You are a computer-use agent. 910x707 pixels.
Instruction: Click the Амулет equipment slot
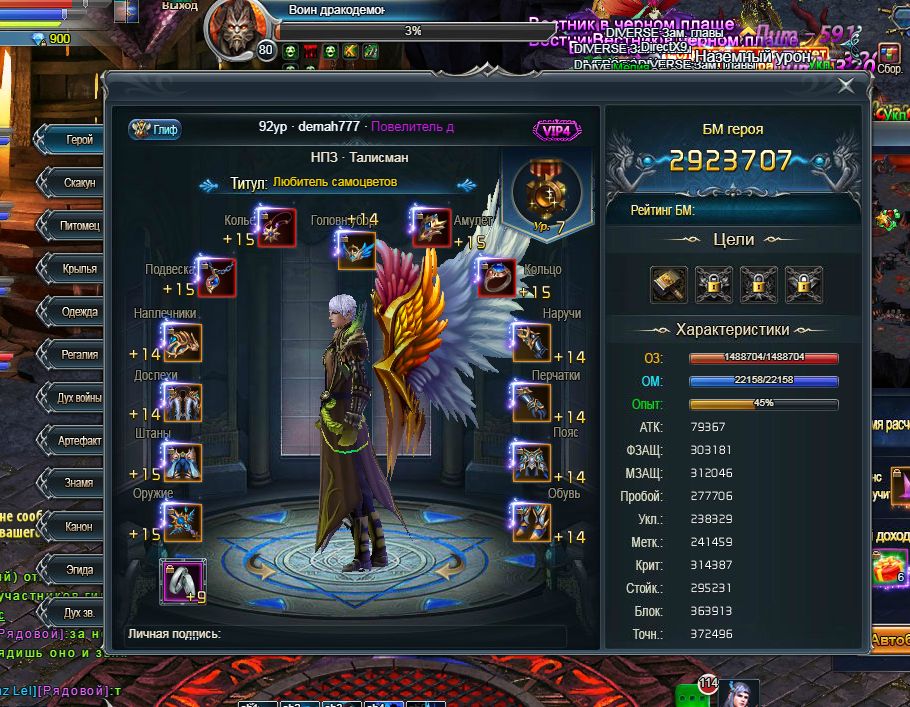432,227
